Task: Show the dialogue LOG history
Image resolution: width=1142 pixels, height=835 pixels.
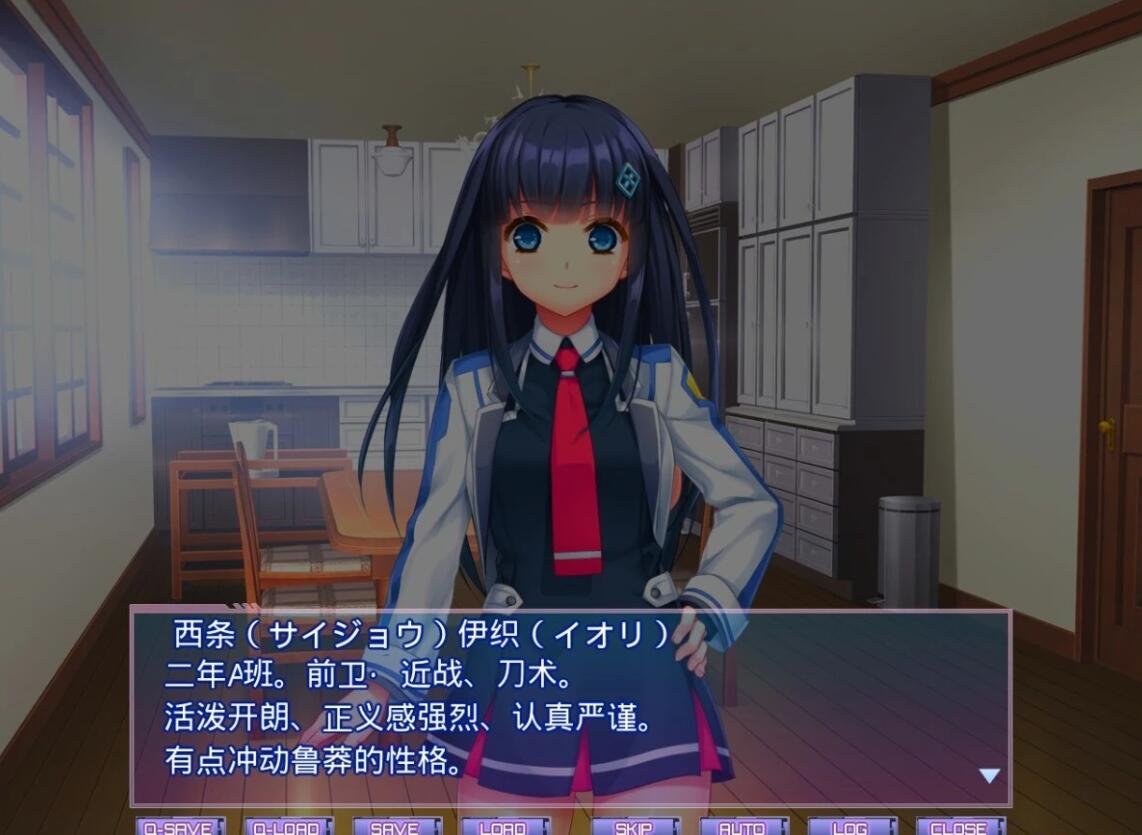Action: tap(851, 826)
